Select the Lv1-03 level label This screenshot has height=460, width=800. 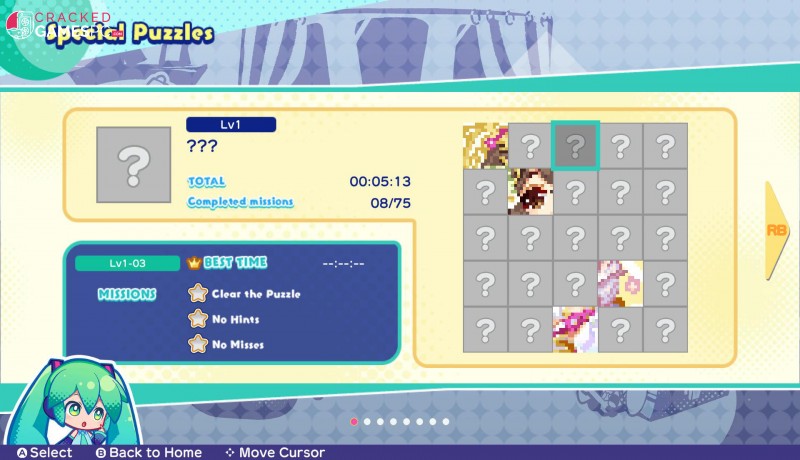(x=125, y=263)
